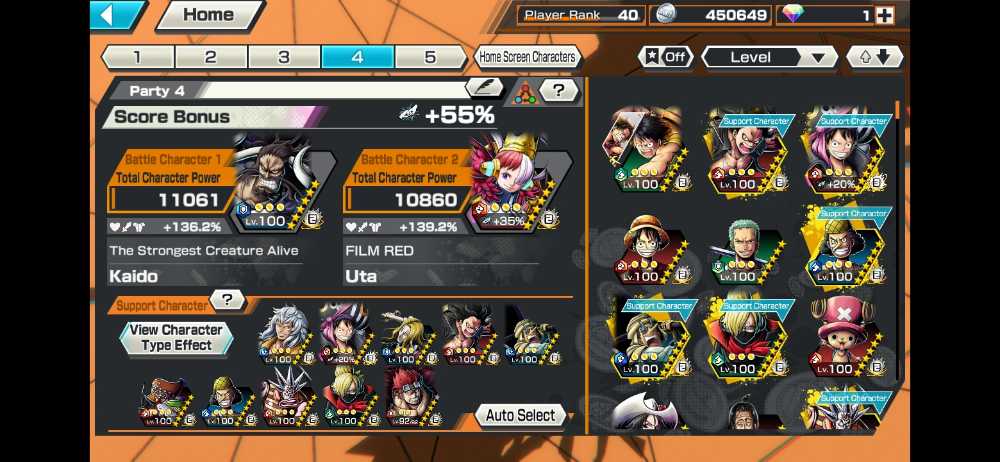Return to the Home screen
This screenshot has width=1000, height=462.
(208, 15)
